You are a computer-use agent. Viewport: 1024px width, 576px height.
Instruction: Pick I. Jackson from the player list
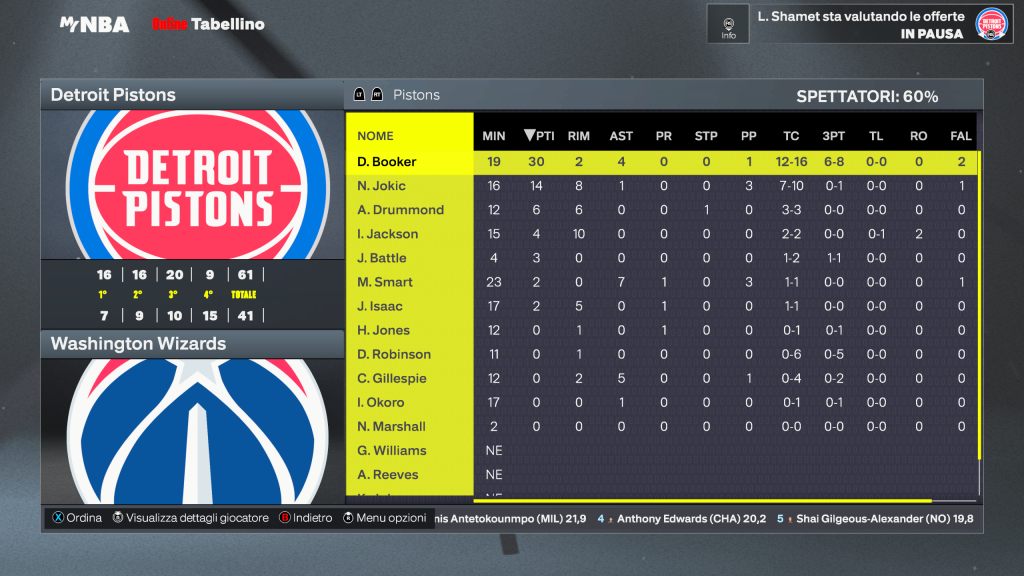click(388, 234)
